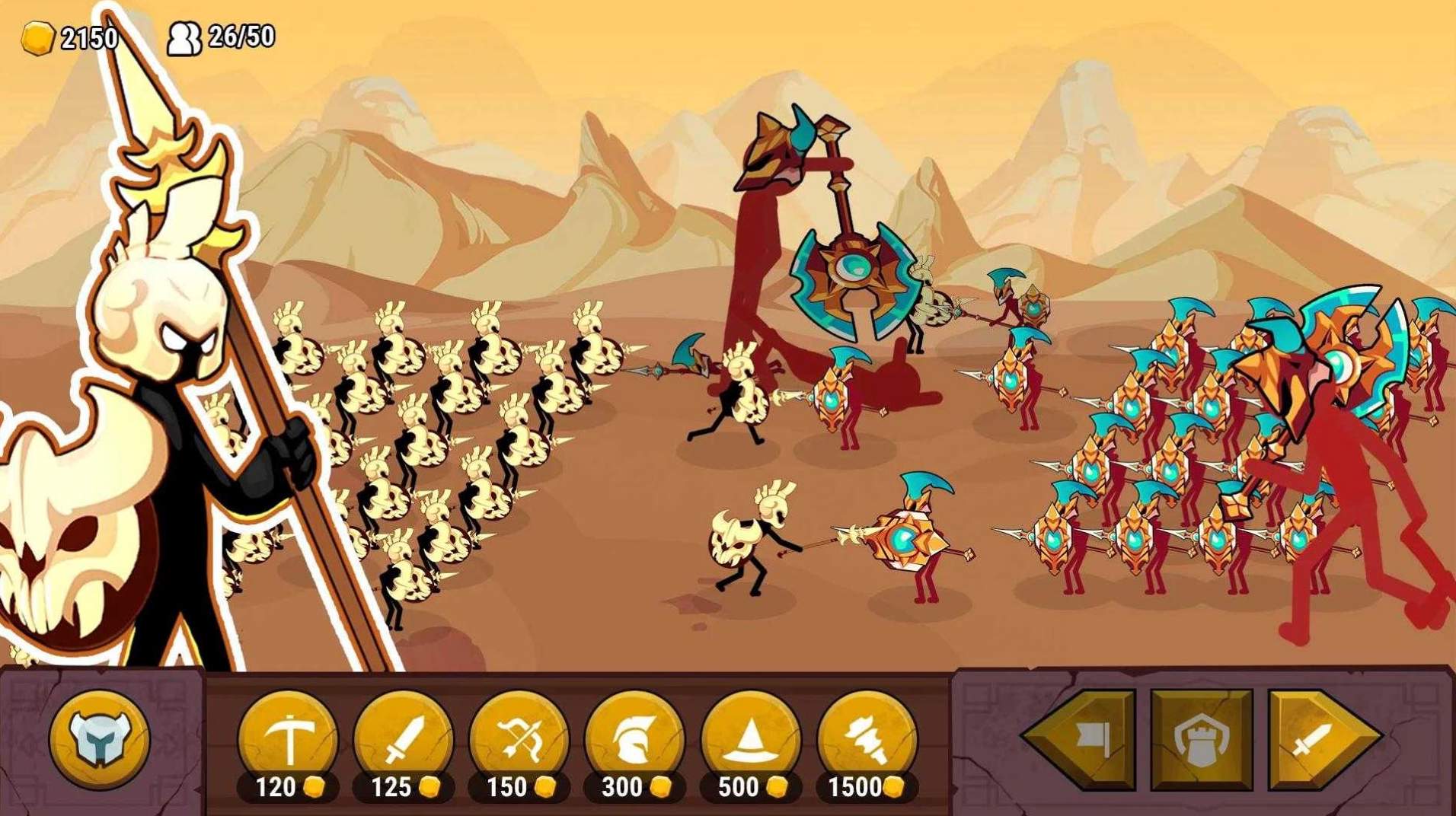This screenshot has width=1456, height=816.
Task: Command army to attack with sword arrow
Action: pos(1317,738)
